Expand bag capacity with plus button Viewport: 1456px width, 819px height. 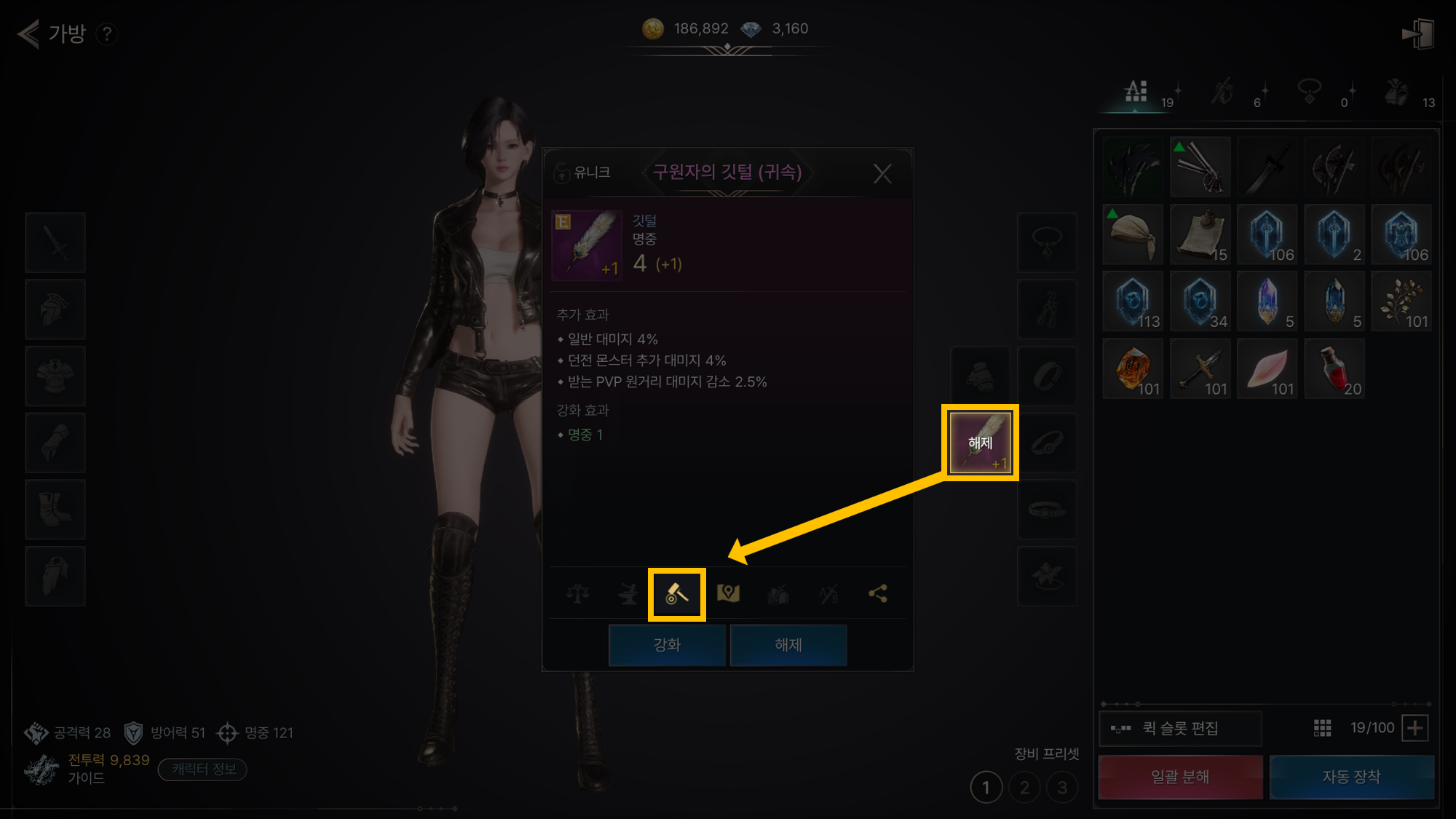(1415, 728)
